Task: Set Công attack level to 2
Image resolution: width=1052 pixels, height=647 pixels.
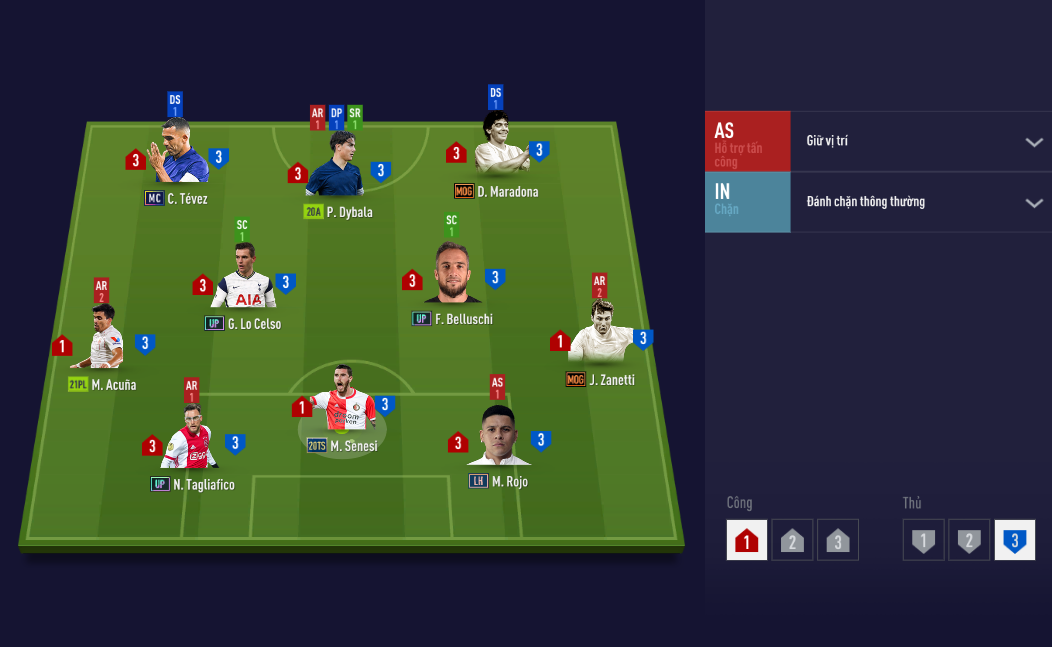Action: pos(792,541)
